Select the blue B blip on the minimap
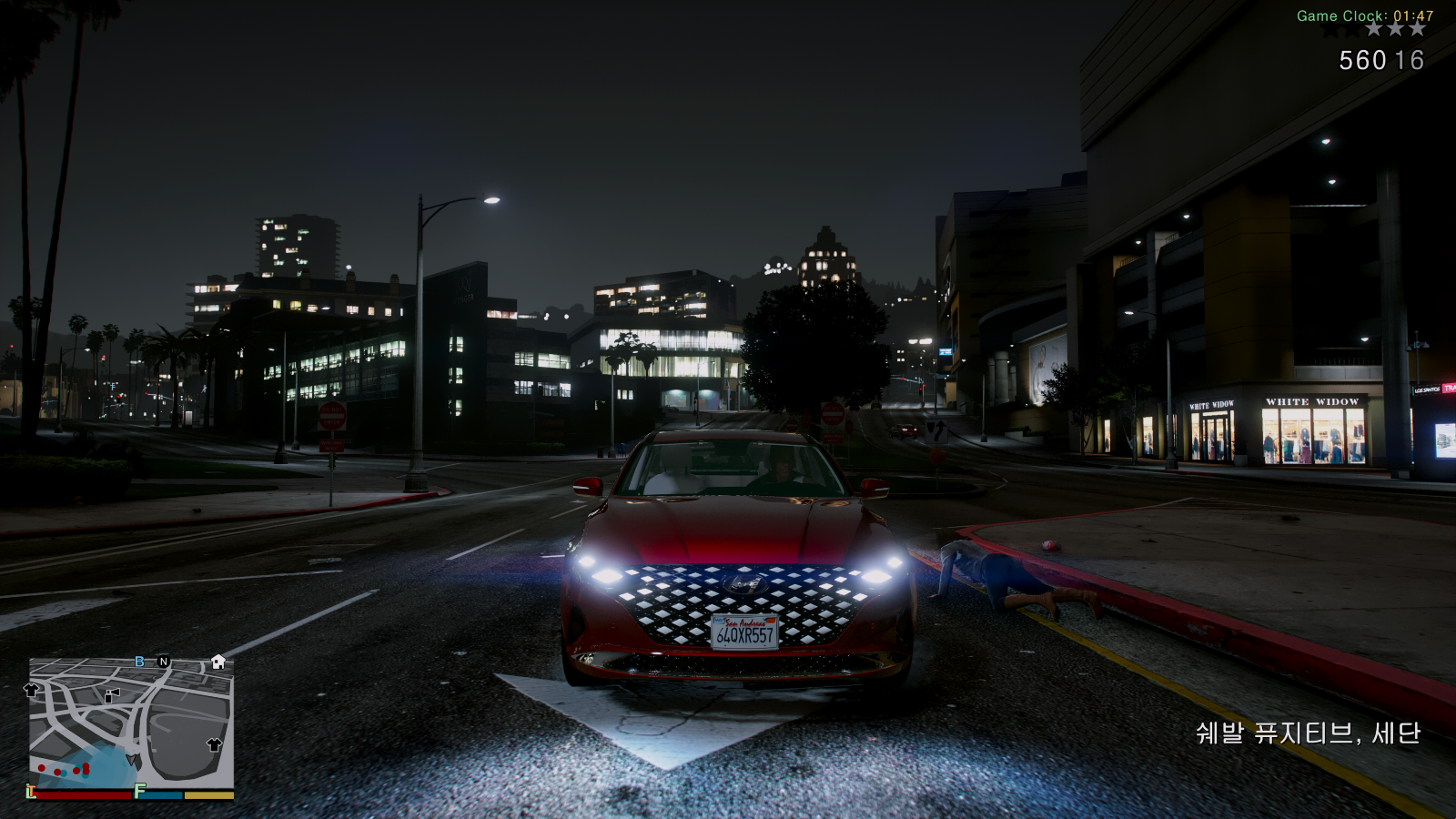 click(x=139, y=662)
